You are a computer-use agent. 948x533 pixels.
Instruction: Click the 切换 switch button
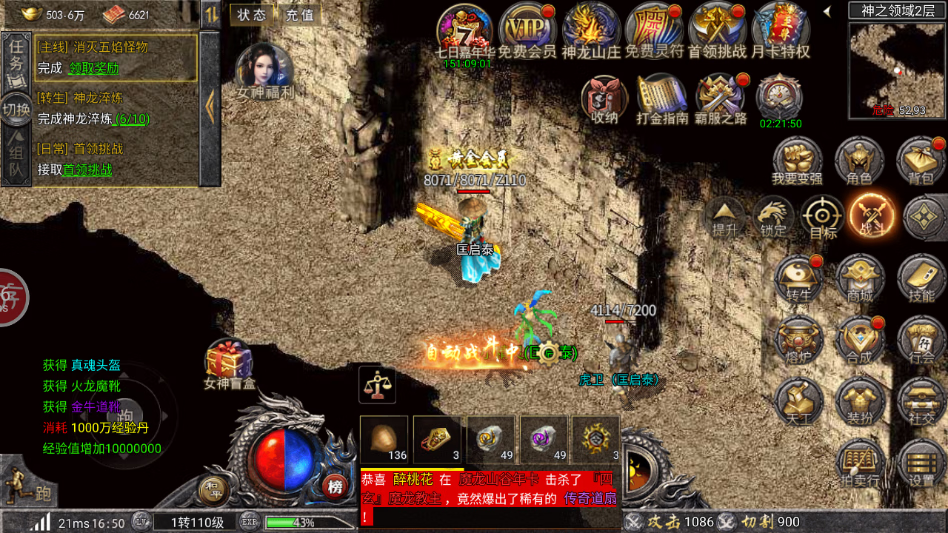(15, 109)
